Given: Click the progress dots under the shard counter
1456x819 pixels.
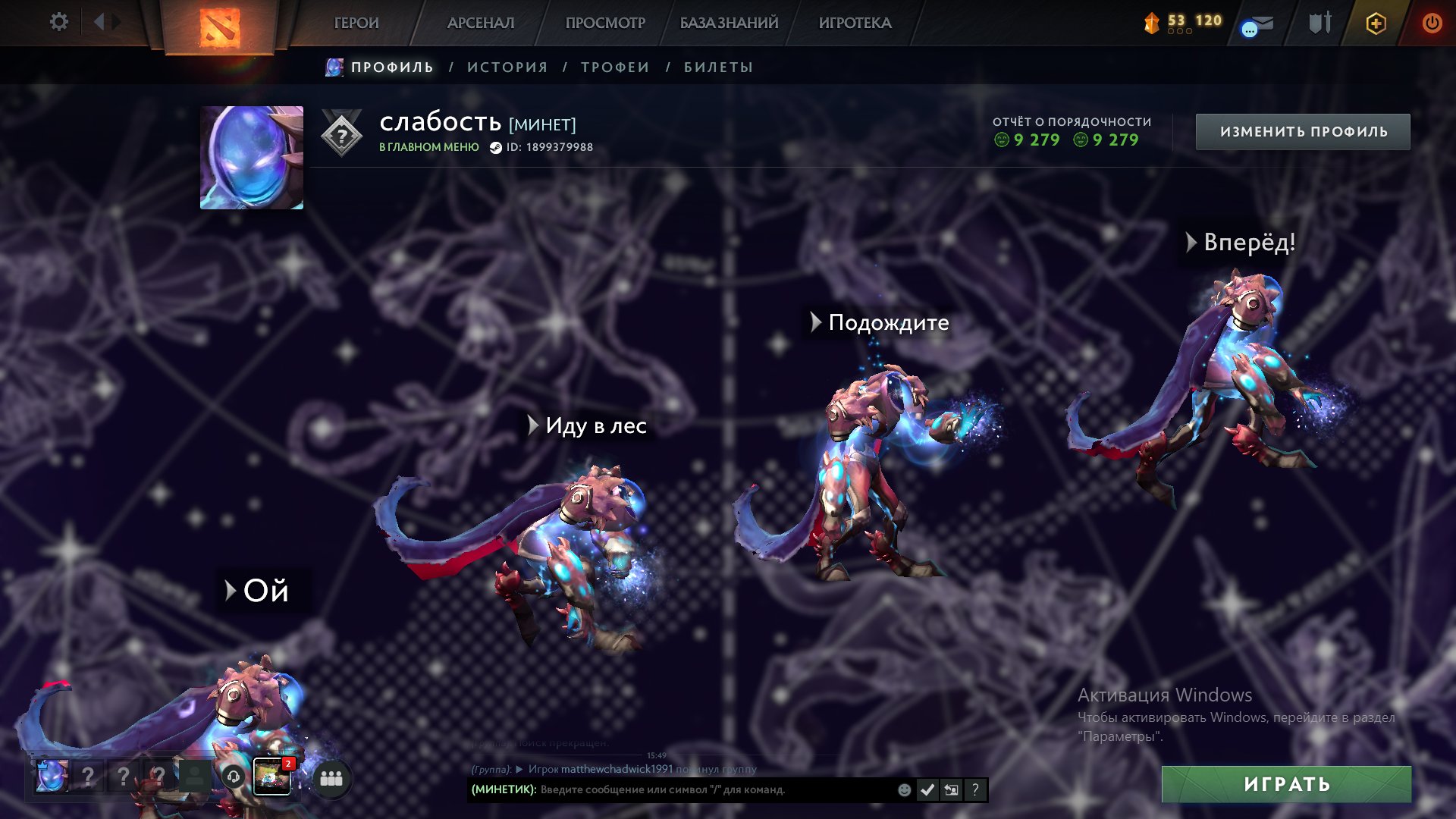Looking at the screenshot, I should point(1181,33).
